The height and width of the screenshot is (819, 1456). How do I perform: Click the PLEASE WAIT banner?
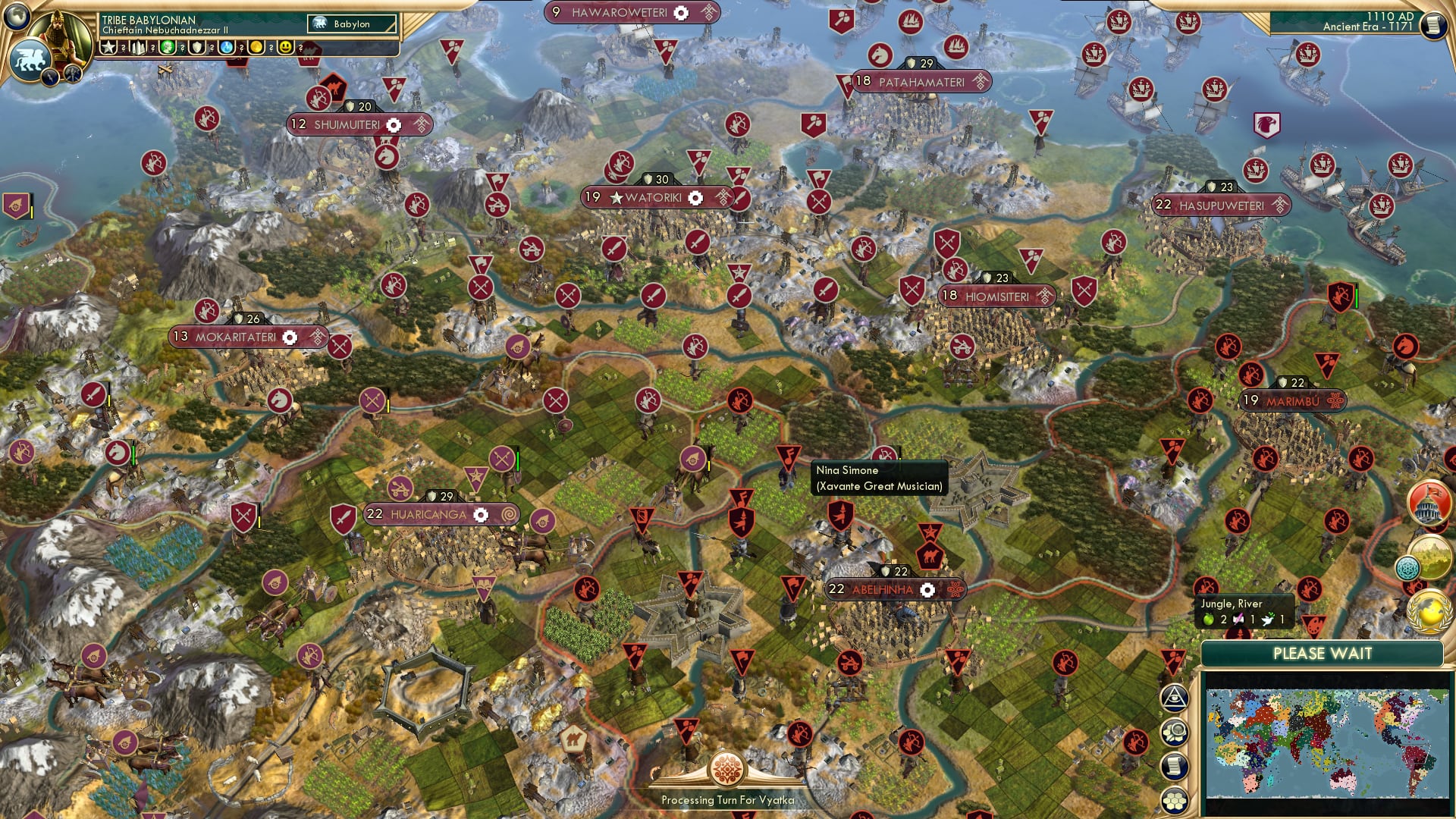(1323, 653)
